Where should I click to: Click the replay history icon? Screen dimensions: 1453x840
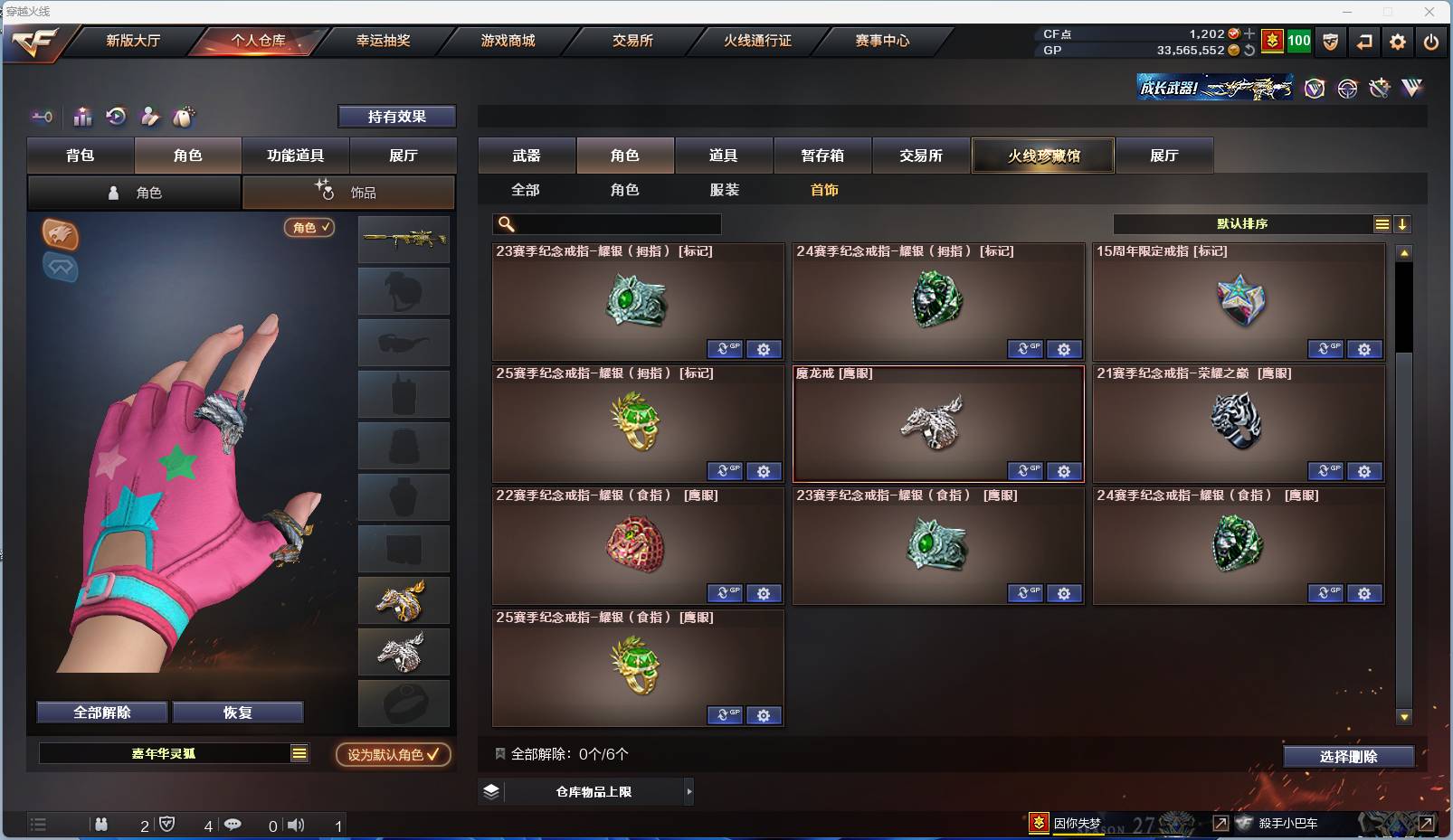tap(117, 116)
